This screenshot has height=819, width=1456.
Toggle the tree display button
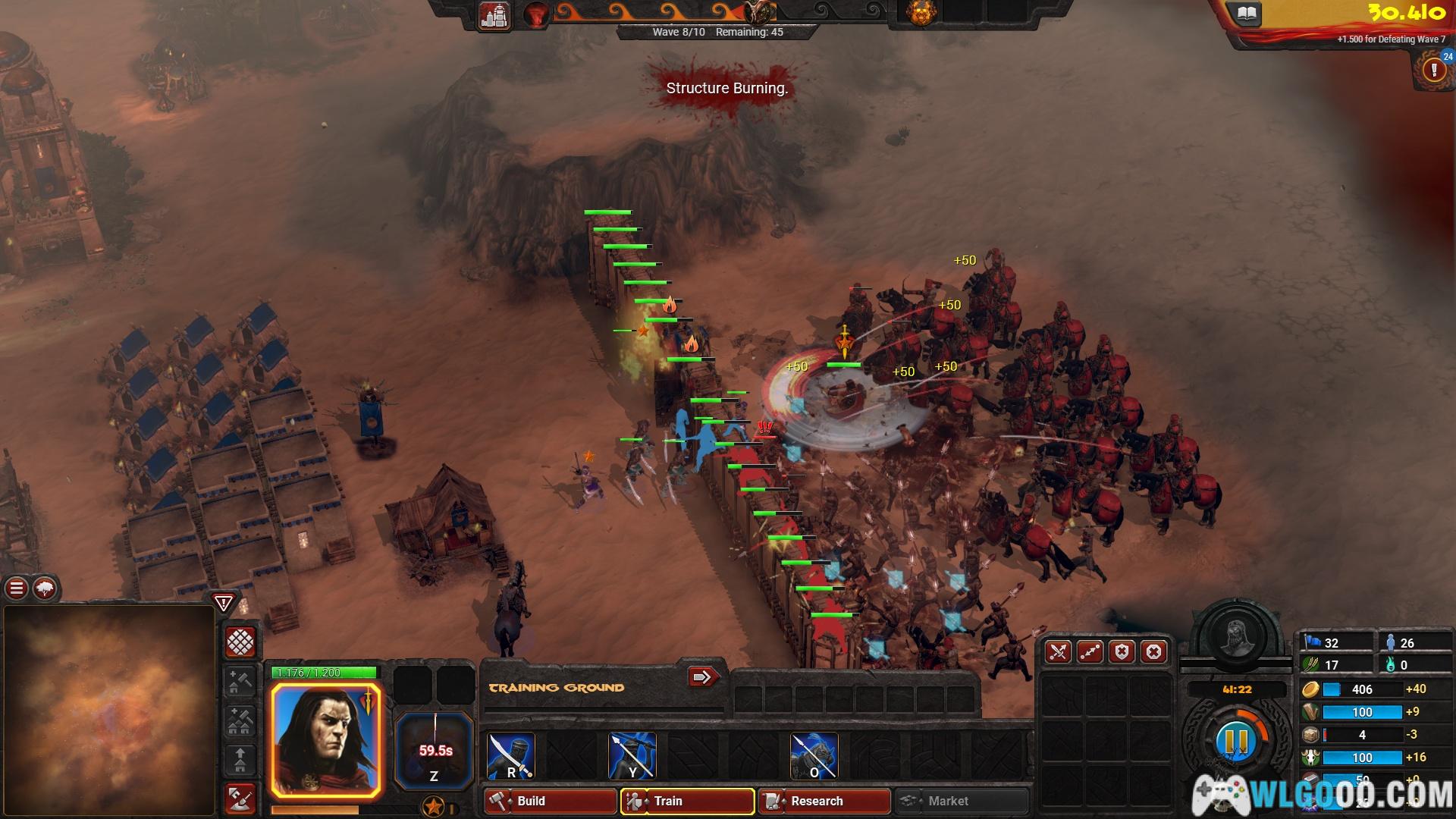pos(45,588)
